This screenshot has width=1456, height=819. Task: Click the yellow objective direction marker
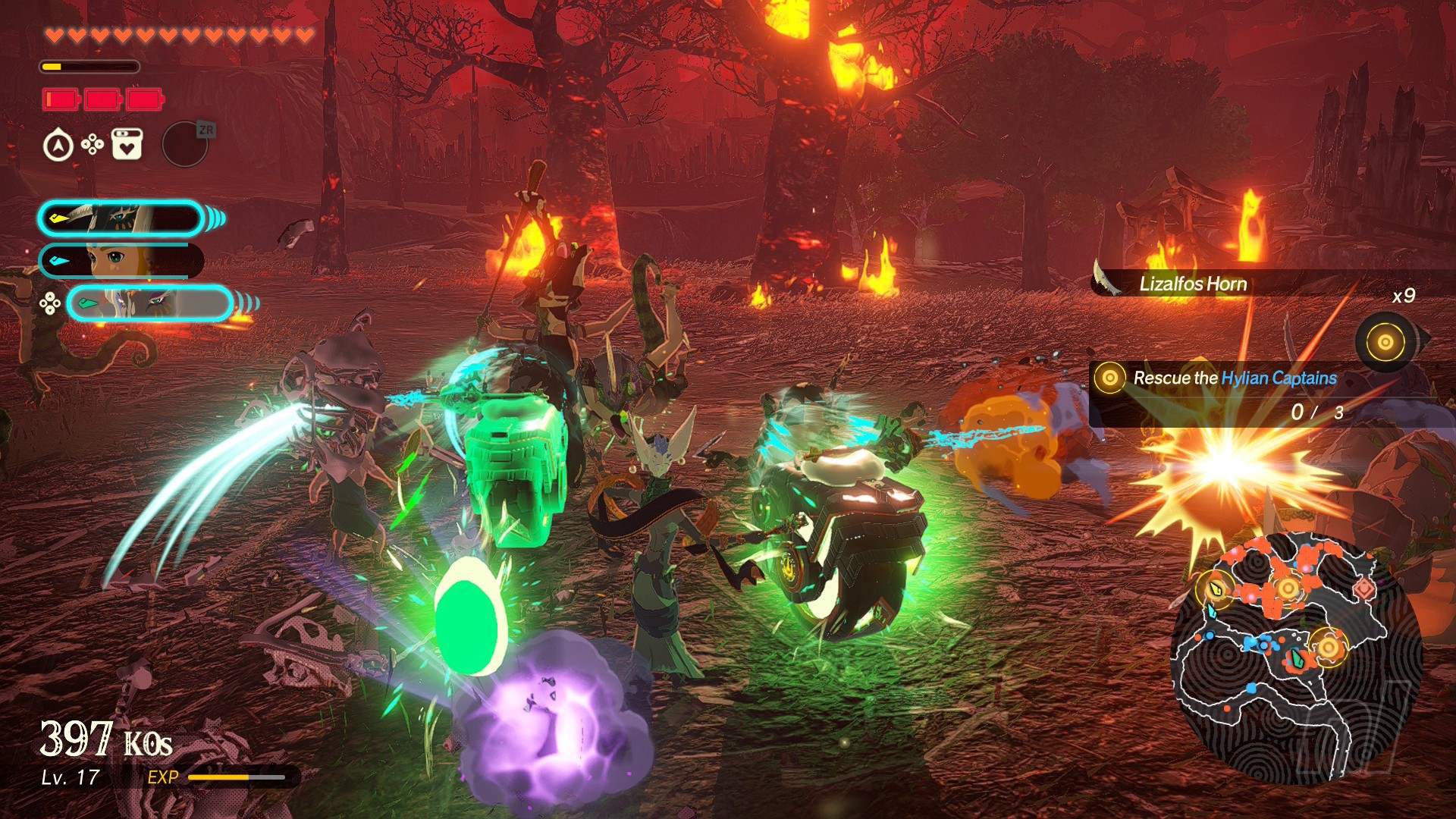point(1385,342)
